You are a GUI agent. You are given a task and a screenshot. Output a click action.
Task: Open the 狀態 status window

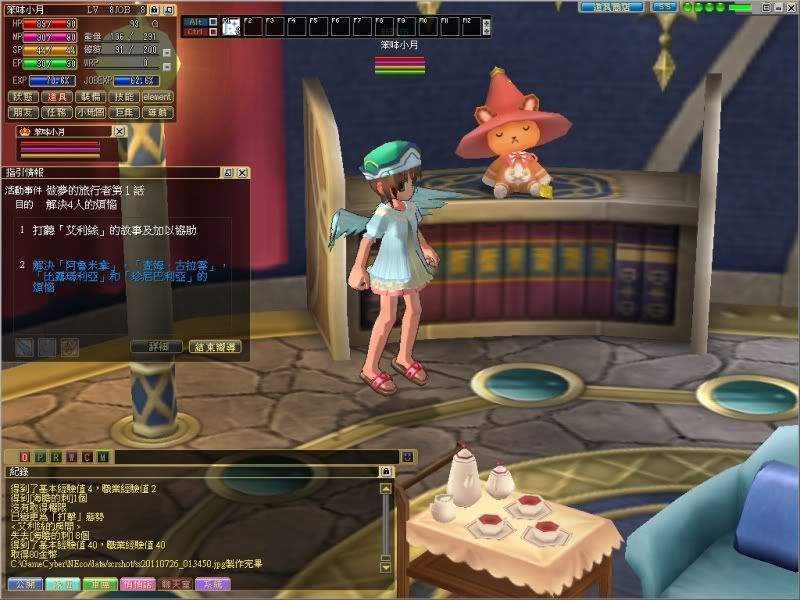(24, 97)
